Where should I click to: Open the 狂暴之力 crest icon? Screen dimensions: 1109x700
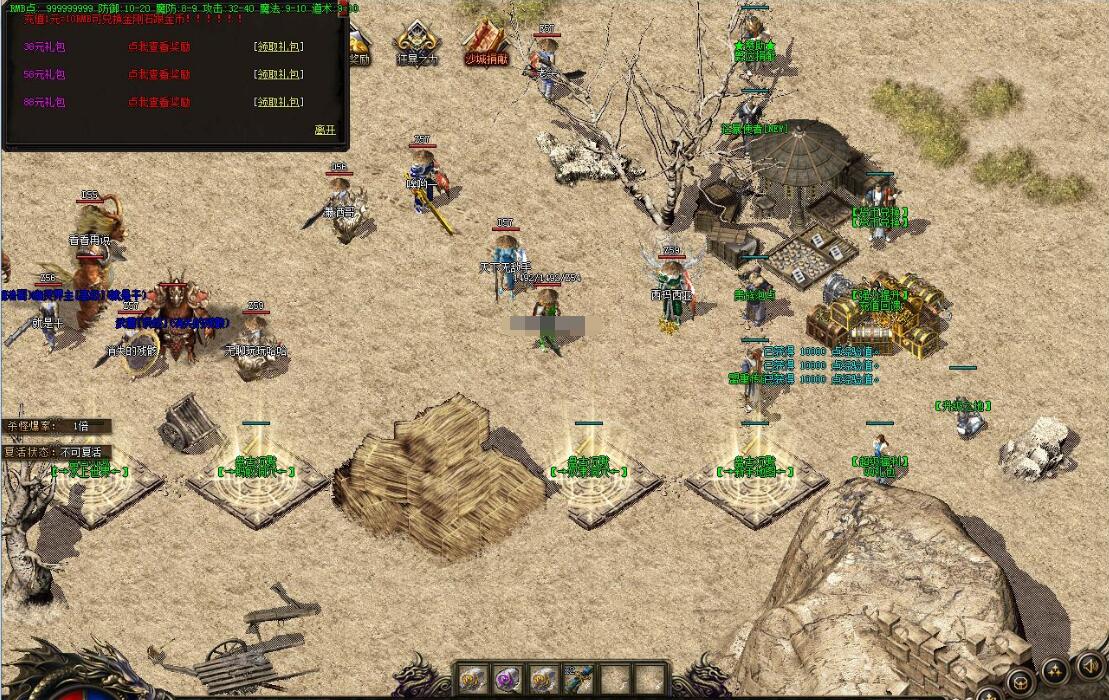(x=417, y=44)
